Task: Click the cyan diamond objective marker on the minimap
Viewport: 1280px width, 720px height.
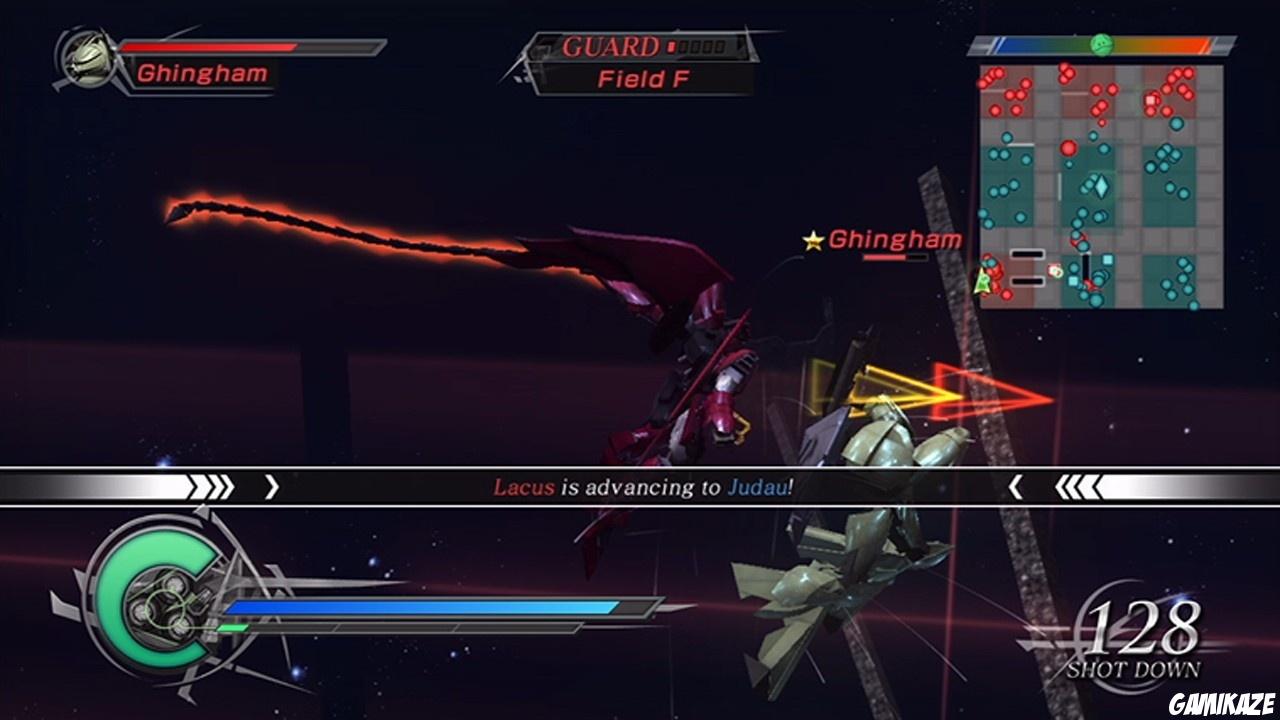Action: (x=1100, y=184)
